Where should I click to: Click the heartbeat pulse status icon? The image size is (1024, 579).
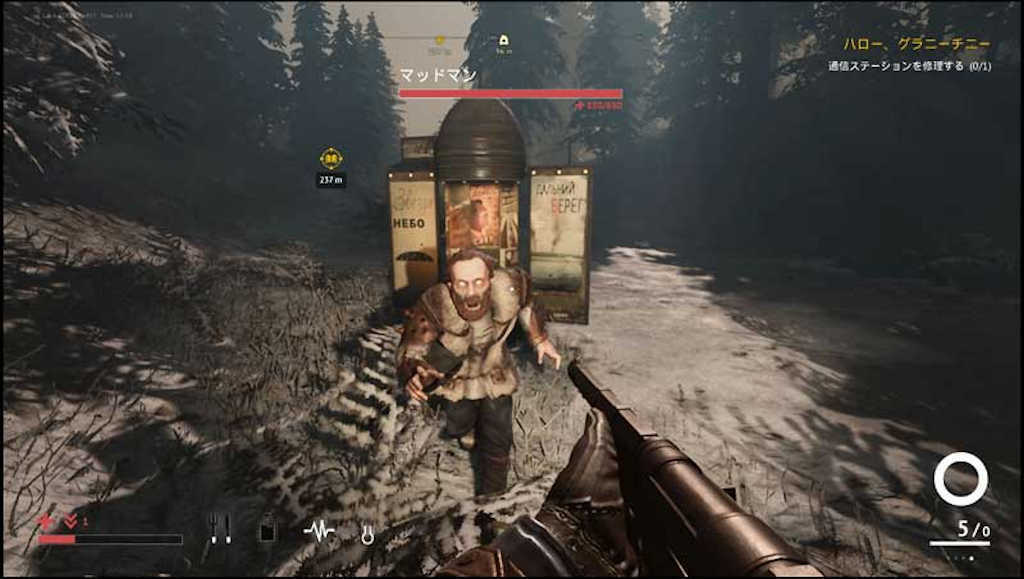pyautogui.click(x=319, y=530)
